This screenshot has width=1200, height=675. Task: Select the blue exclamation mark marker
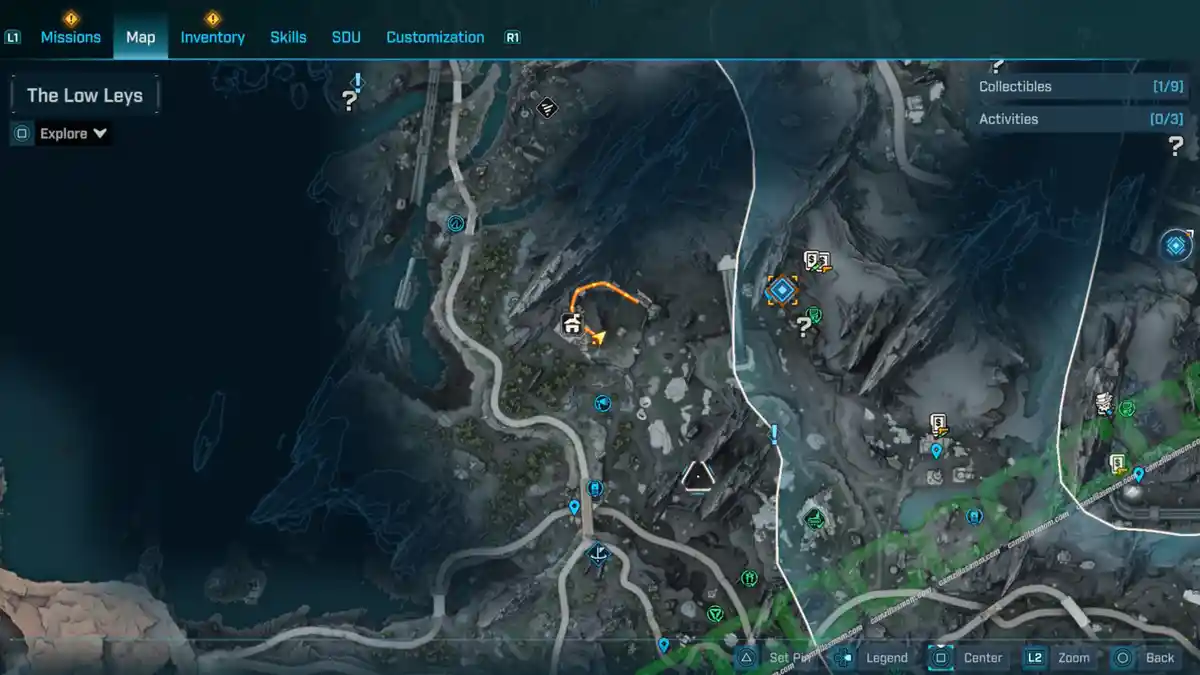click(x=773, y=434)
